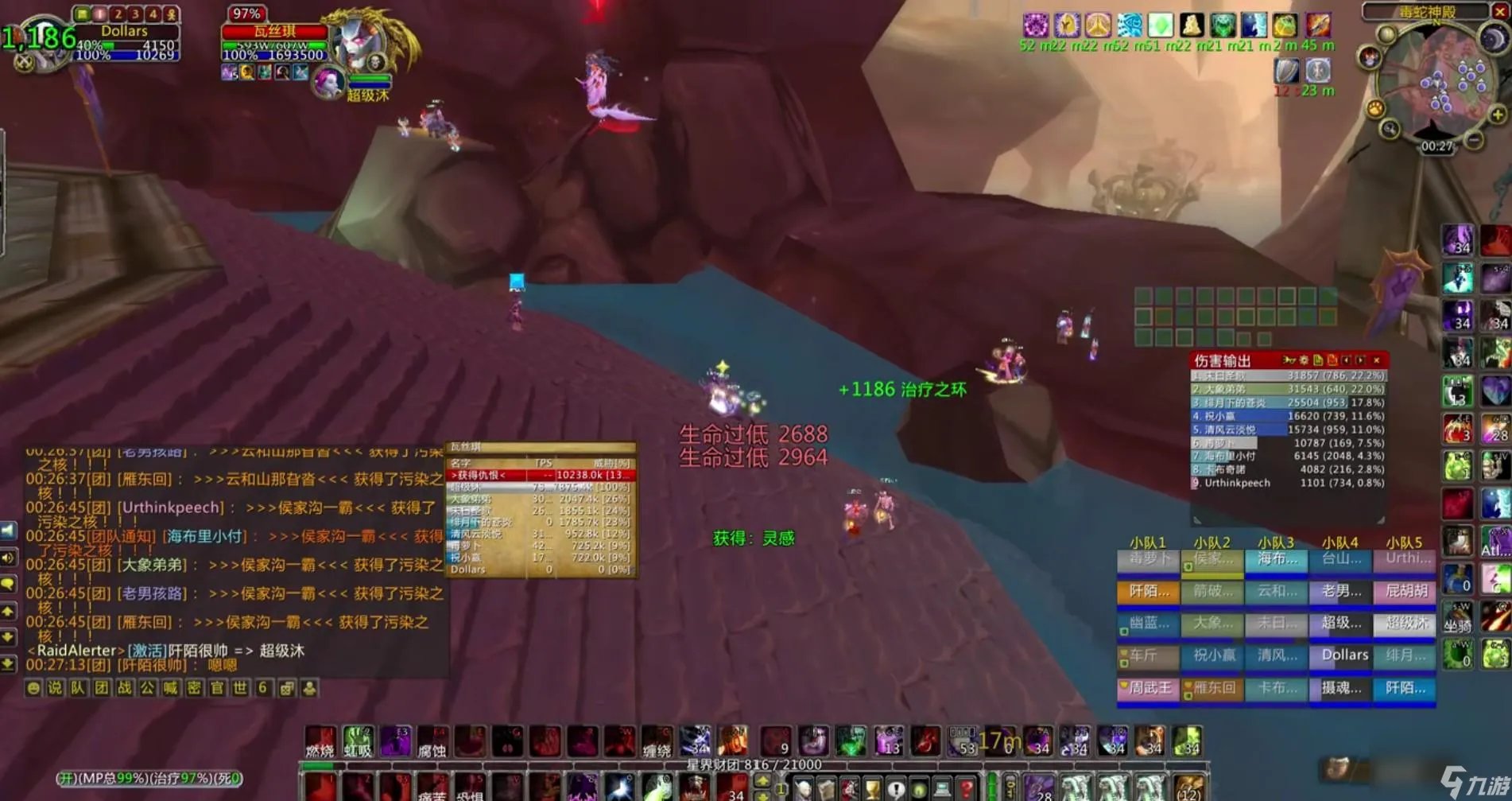Select raid member 周武王 in group 1
Image resolution: width=1512 pixels, height=801 pixels.
[x=1149, y=688]
